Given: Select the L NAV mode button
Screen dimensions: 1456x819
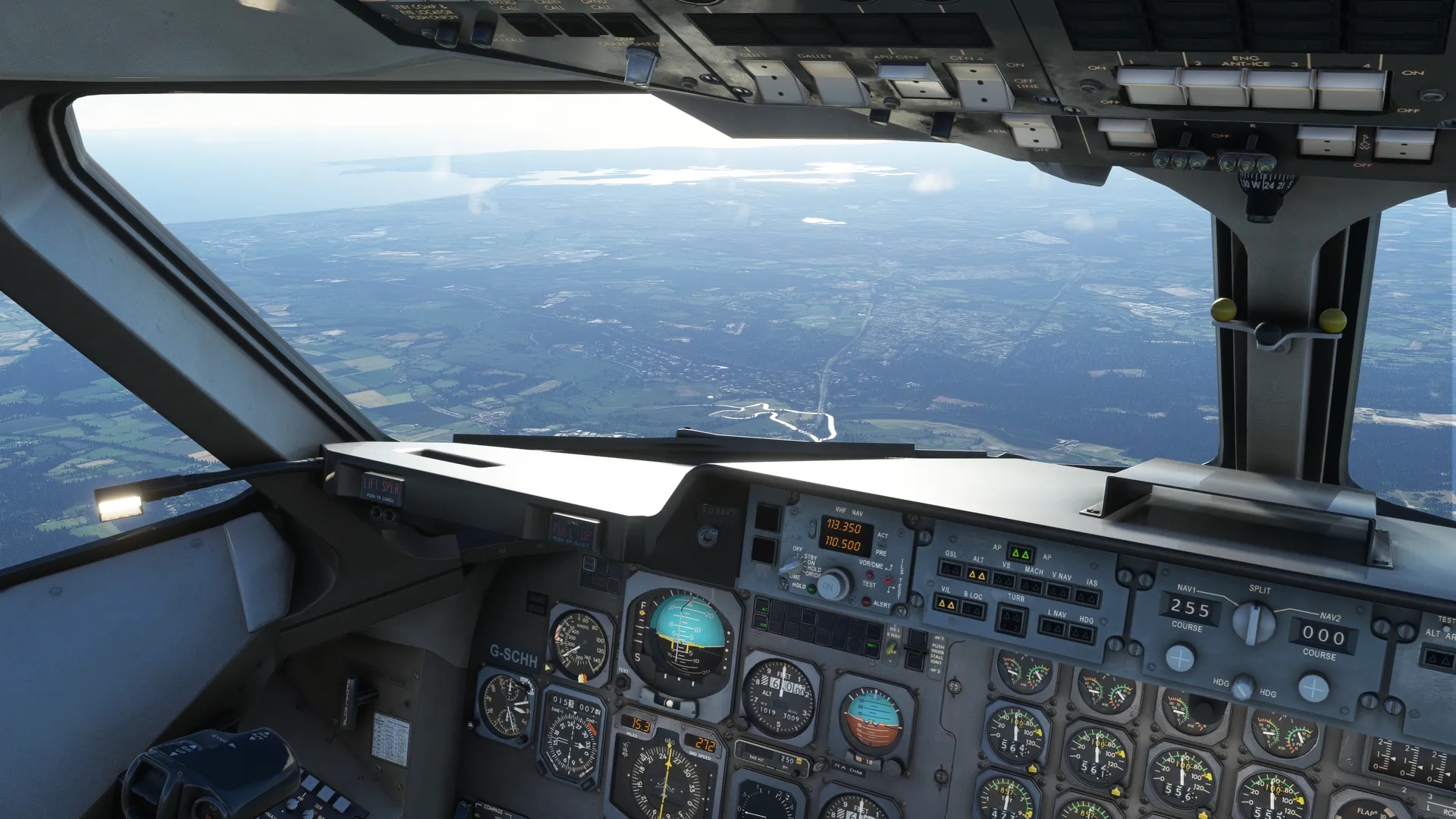Looking at the screenshot, I should (x=1053, y=627).
